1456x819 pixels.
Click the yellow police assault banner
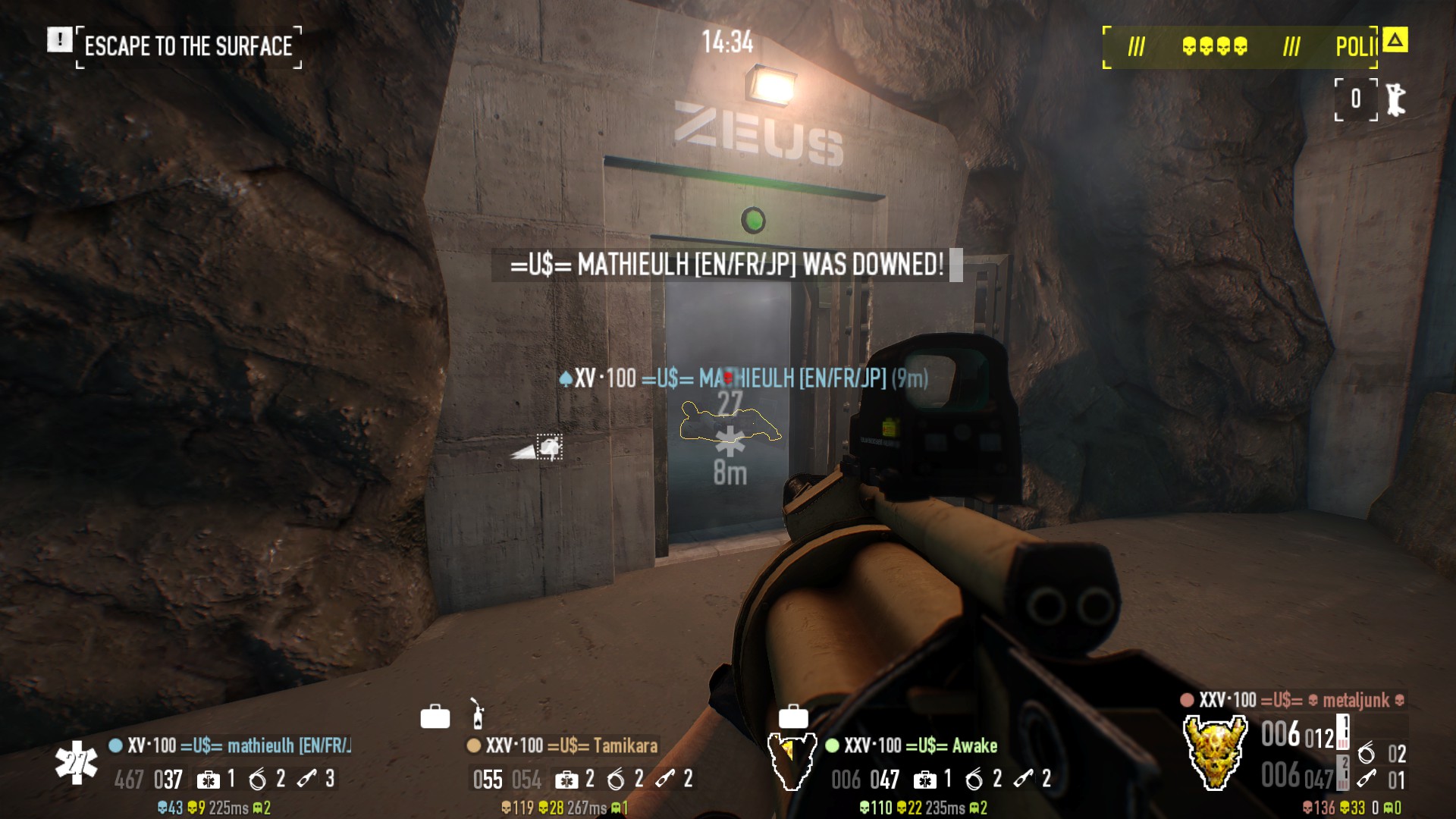[1240, 47]
